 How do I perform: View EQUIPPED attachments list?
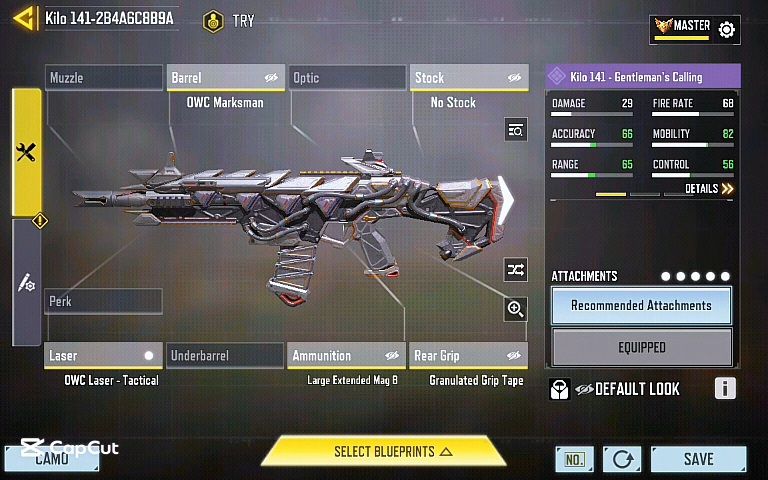[x=641, y=347]
